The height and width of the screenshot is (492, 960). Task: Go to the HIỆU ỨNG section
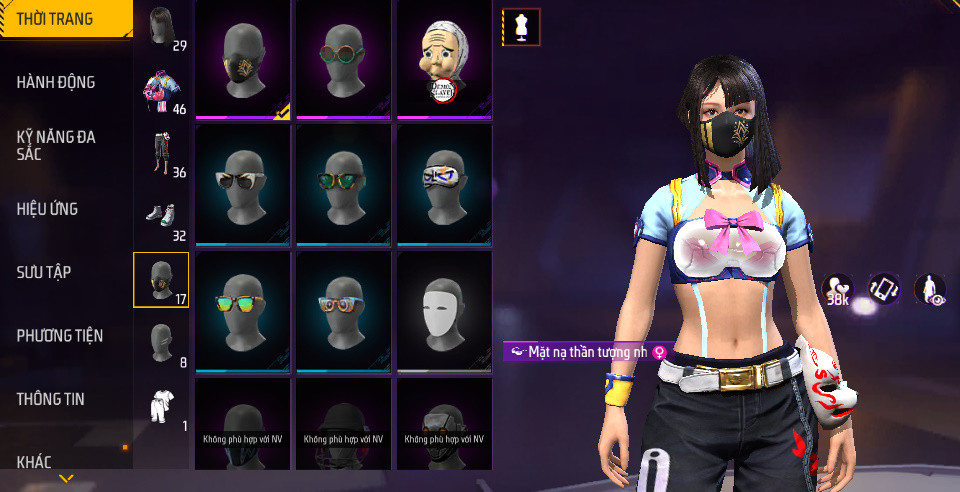(x=47, y=209)
